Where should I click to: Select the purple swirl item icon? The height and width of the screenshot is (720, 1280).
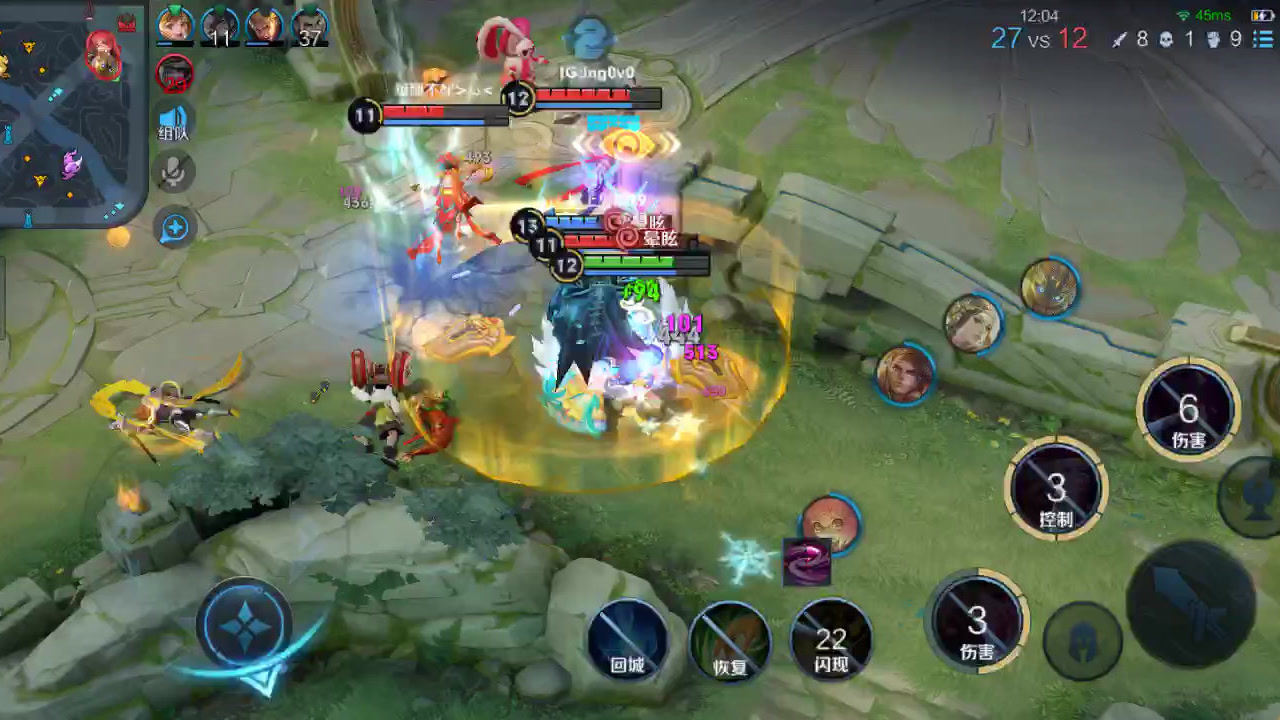(806, 561)
